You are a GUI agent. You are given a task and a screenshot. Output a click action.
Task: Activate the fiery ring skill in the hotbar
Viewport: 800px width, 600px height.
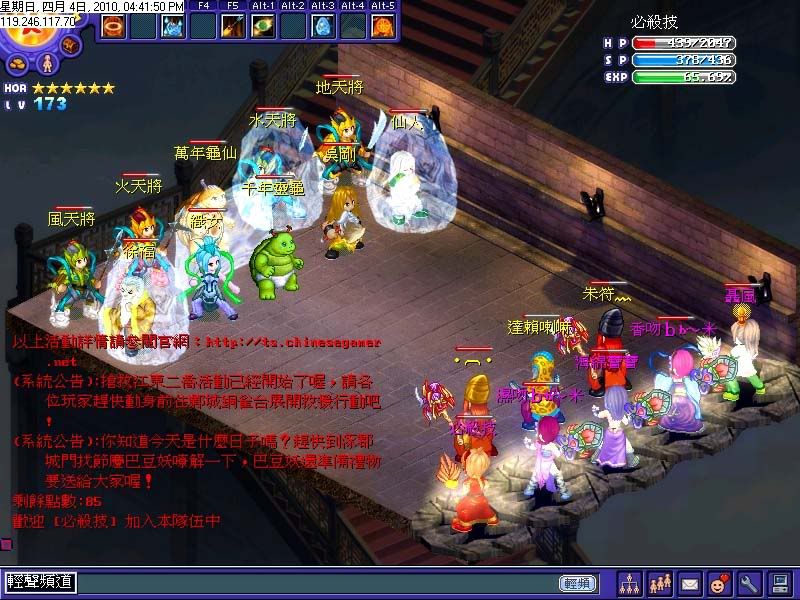112,27
